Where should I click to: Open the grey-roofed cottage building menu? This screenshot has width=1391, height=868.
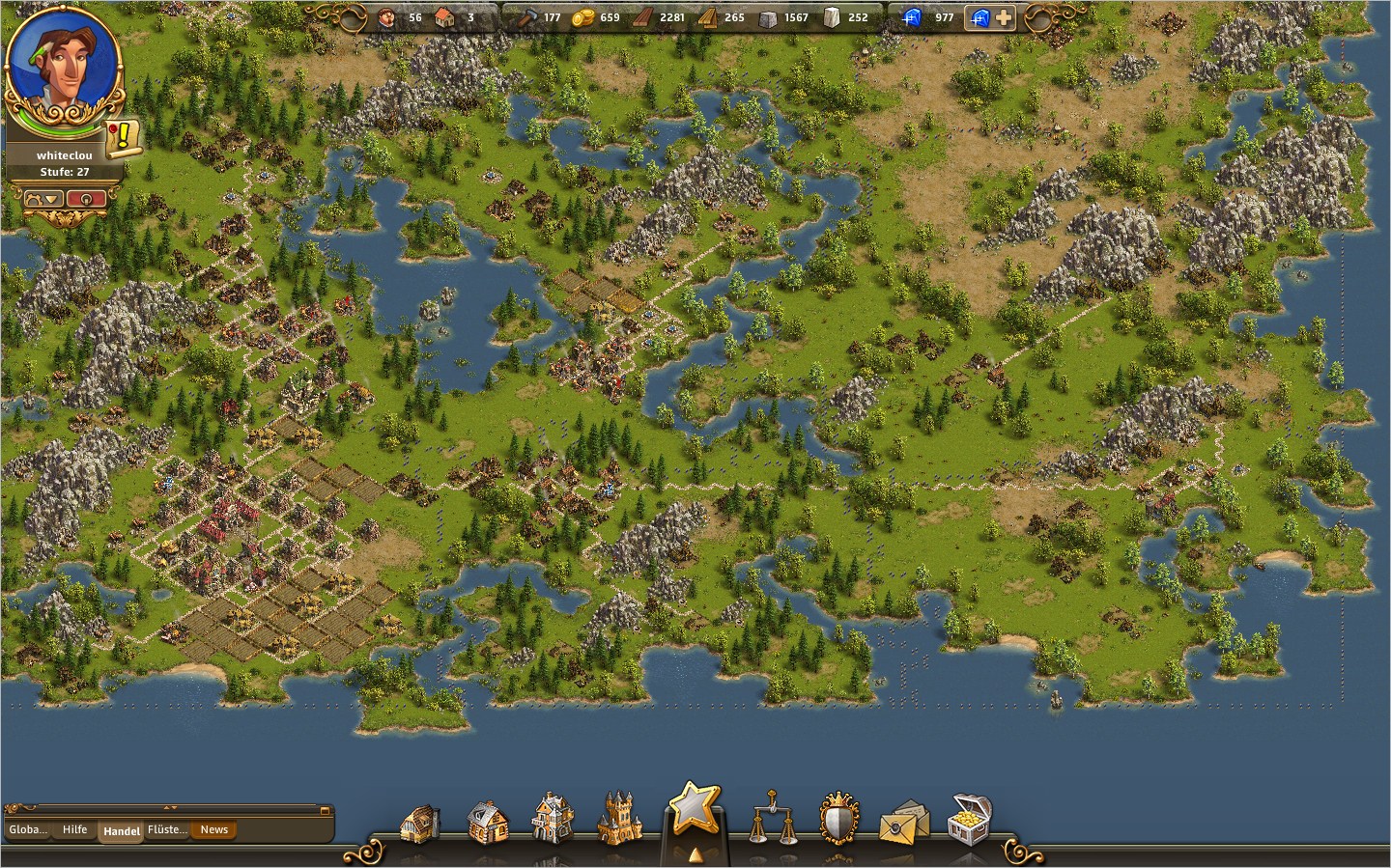point(486,822)
